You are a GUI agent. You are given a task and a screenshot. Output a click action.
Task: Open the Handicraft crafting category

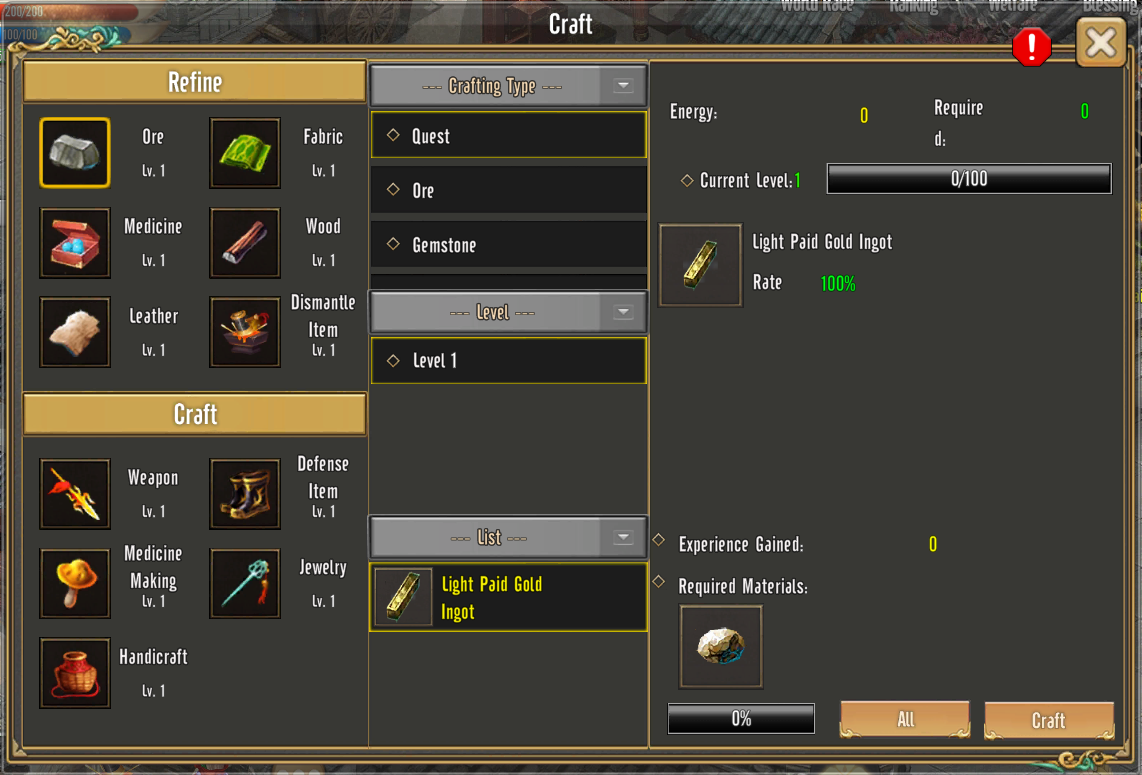coord(75,673)
